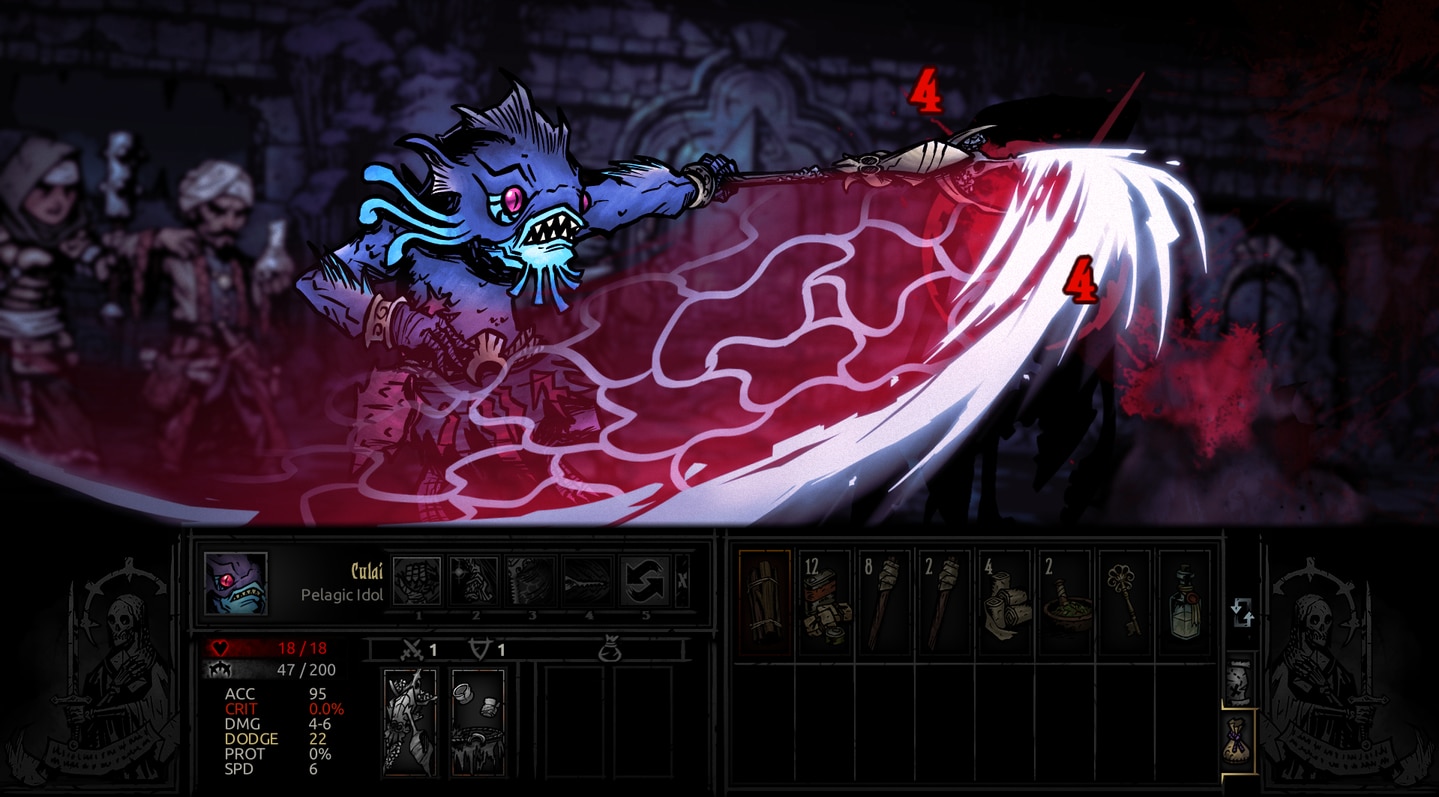Select the firewood bundle in inventory
Screen dimensions: 1439x797
pyautogui.click(x=764, y=603)
